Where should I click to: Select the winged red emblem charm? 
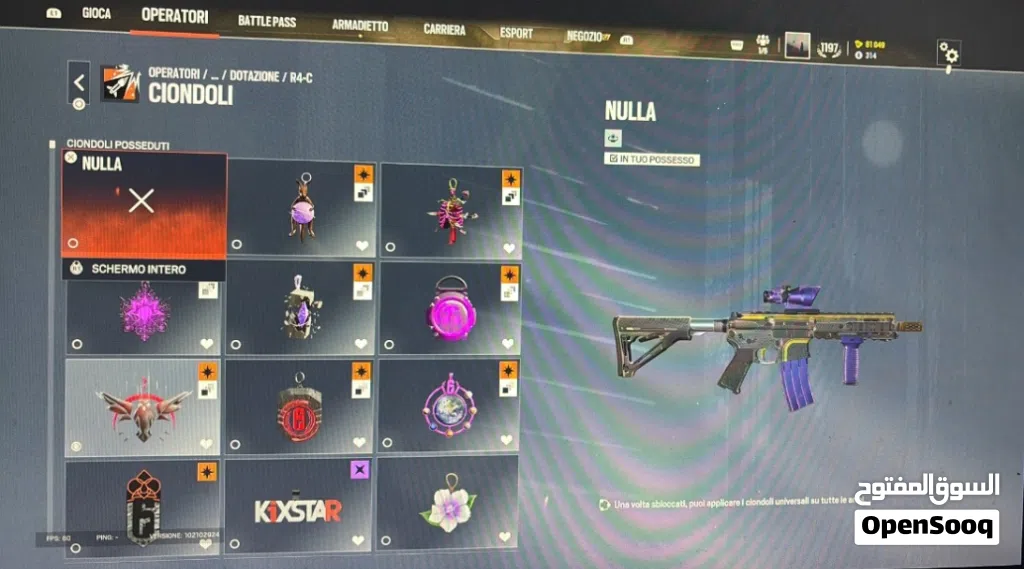pos(142,406)
